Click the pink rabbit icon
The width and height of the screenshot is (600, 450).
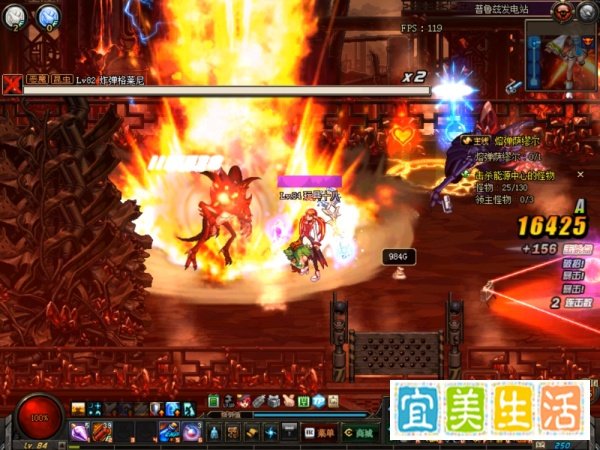click(287, 402)
